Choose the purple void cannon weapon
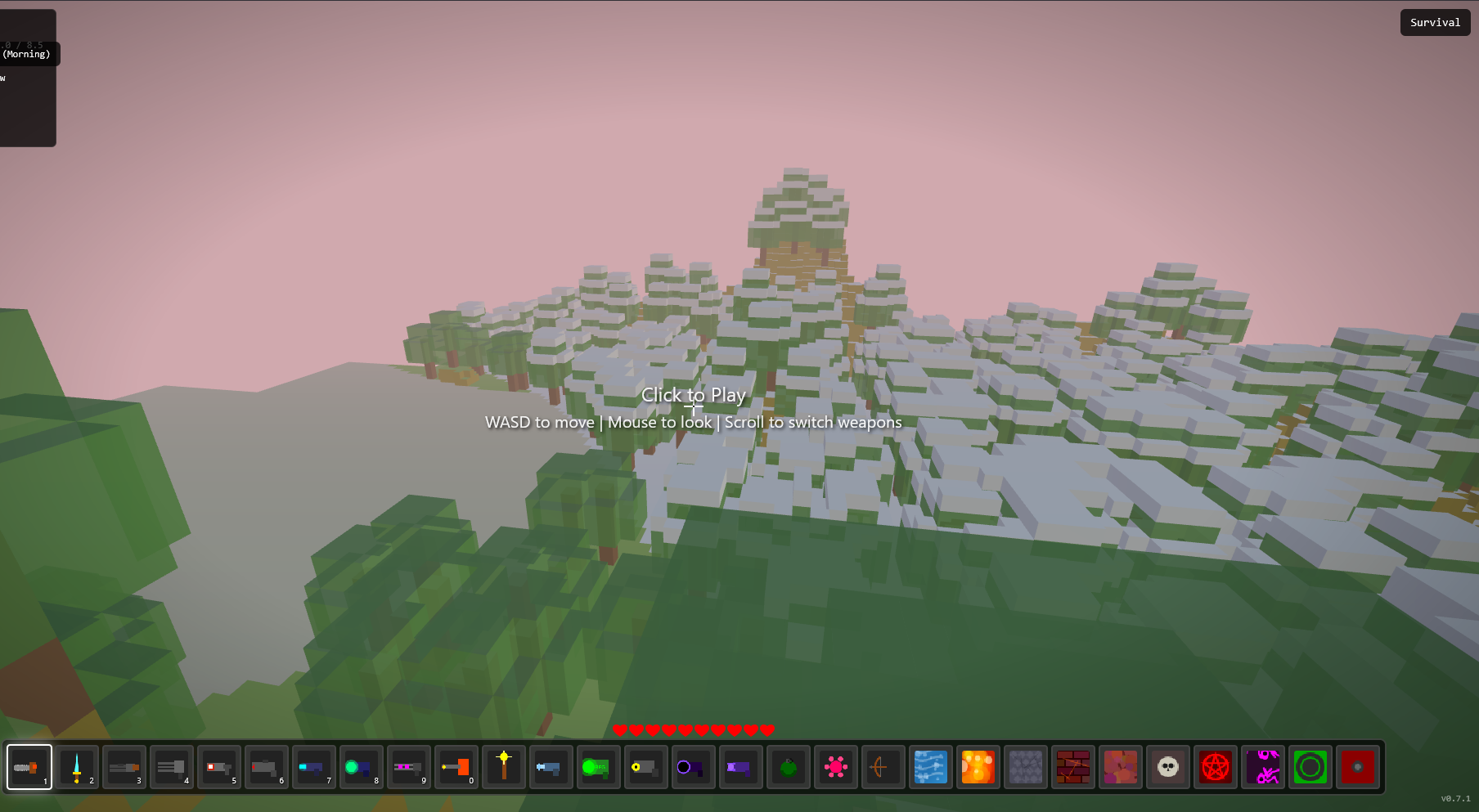 pos(692,766)
